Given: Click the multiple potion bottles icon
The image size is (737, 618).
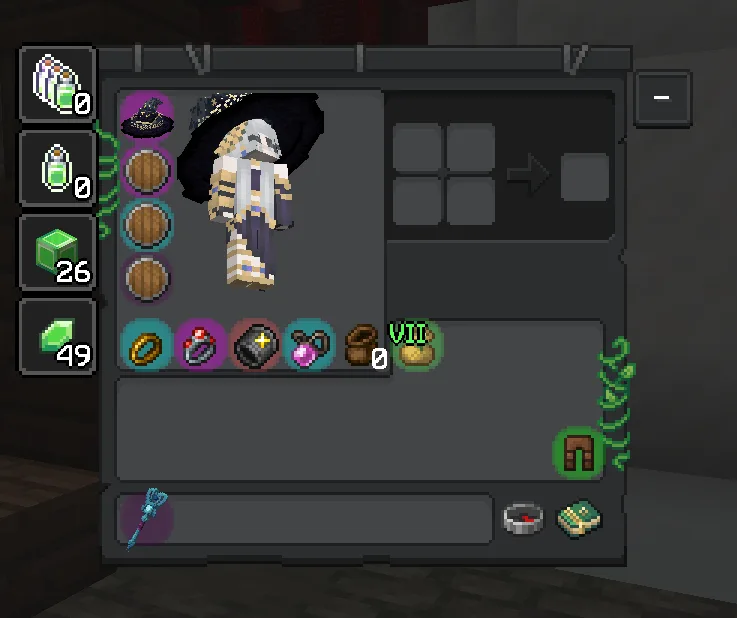Looking at the screenshot, I should point(58,84).
